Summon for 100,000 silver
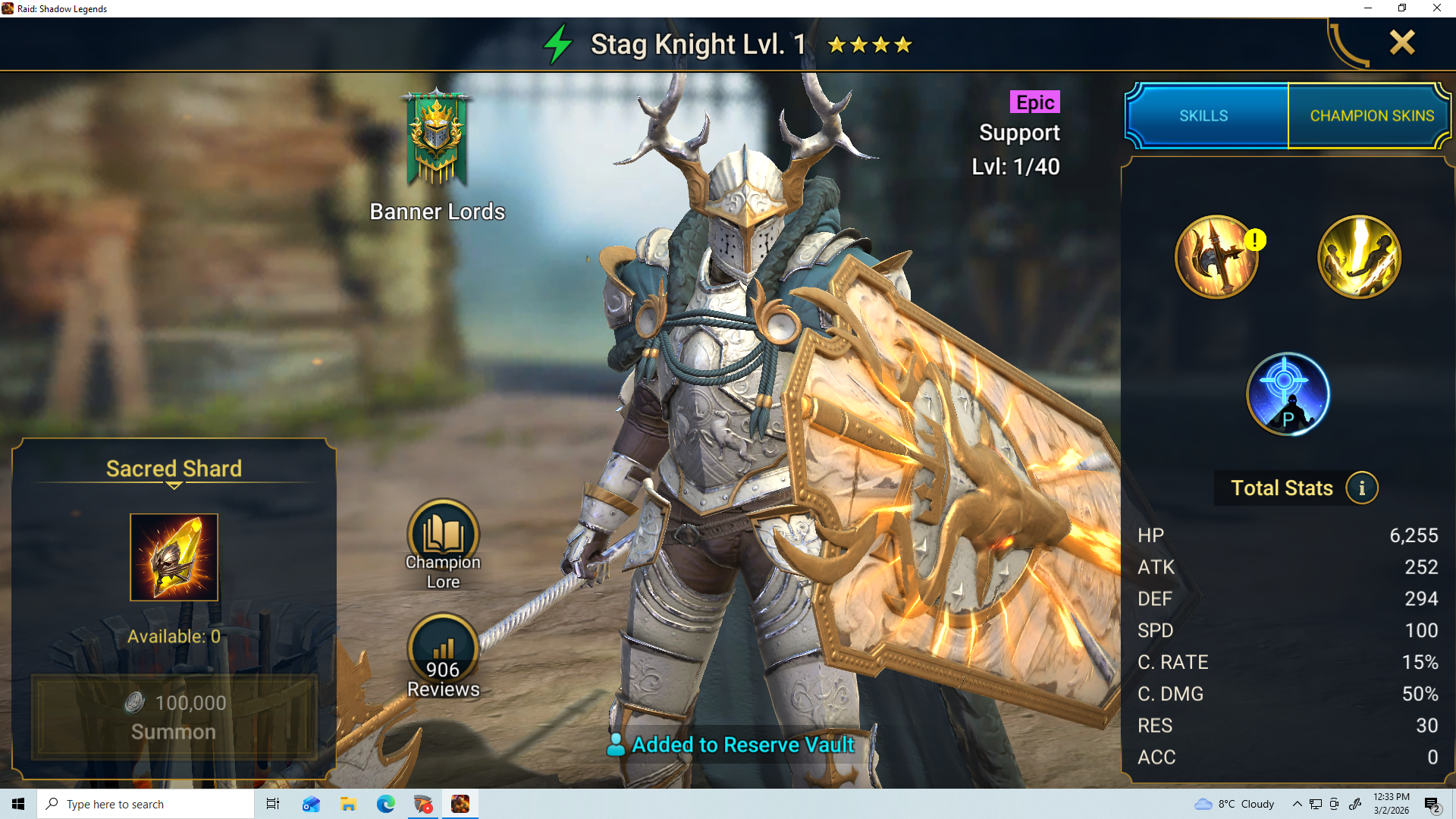Screen dimensions: 1456x819 pyautogui.click(x=174, y=717)
